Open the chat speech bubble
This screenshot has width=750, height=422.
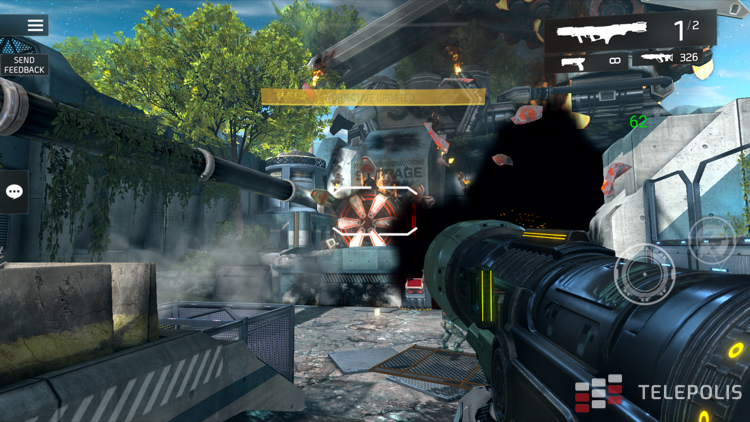pos(14,191)
